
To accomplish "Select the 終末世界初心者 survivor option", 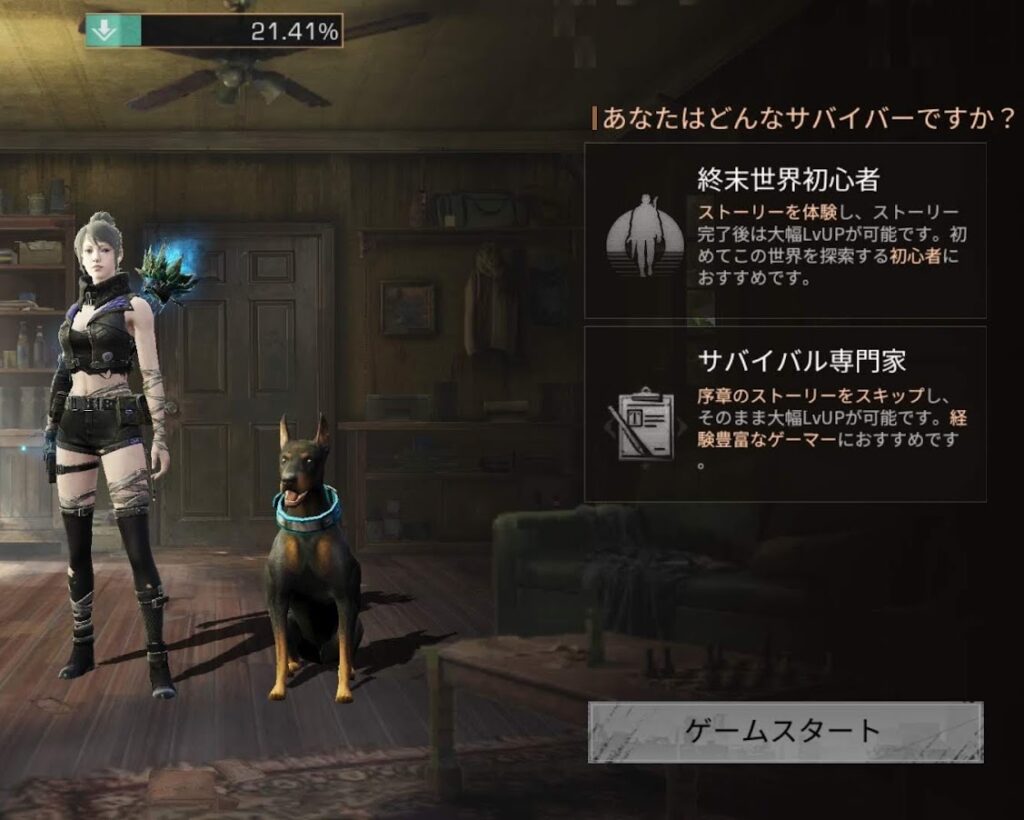I will point(785,230).
